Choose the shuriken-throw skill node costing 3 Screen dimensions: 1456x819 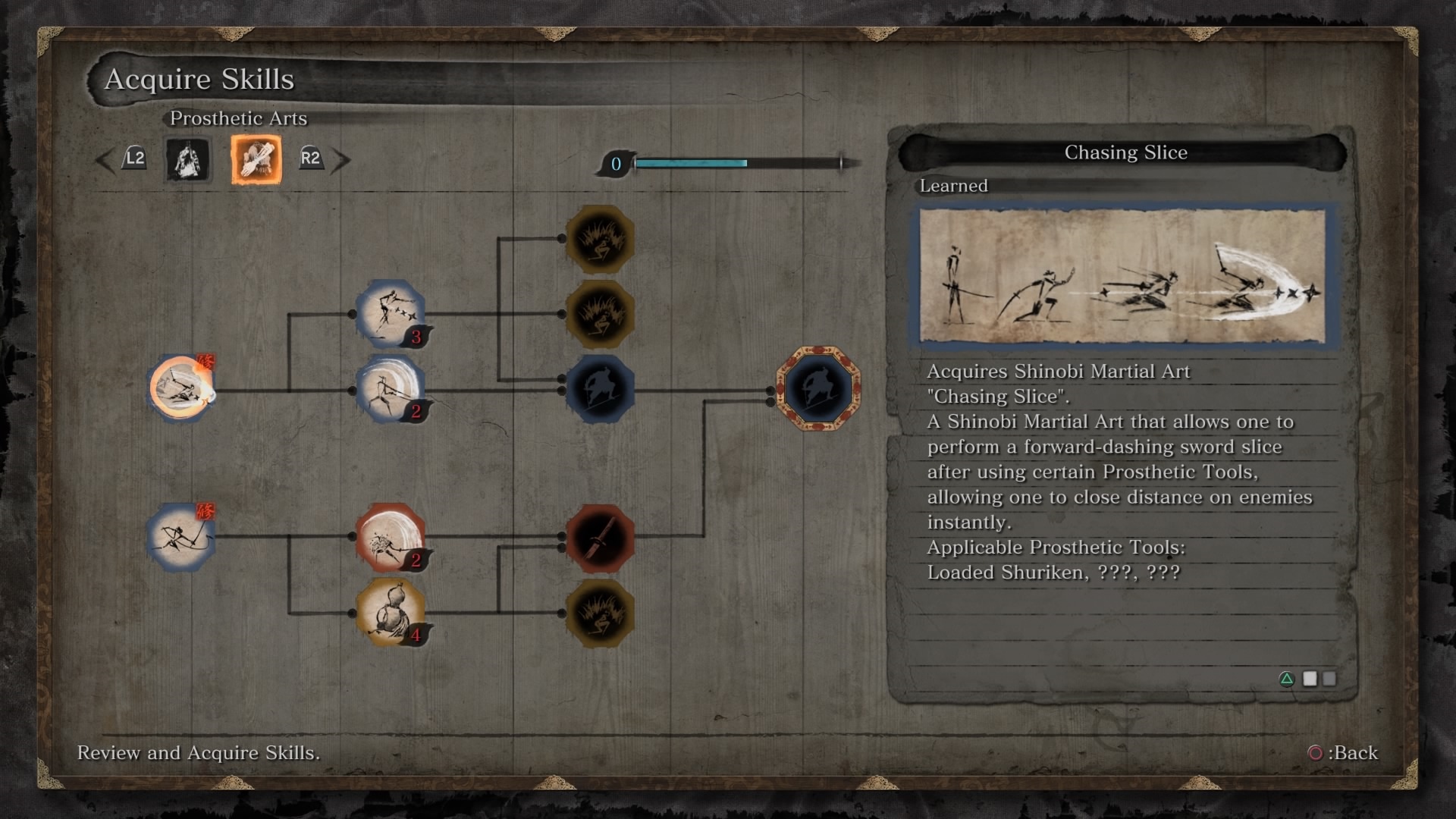[x=390, y=313]
